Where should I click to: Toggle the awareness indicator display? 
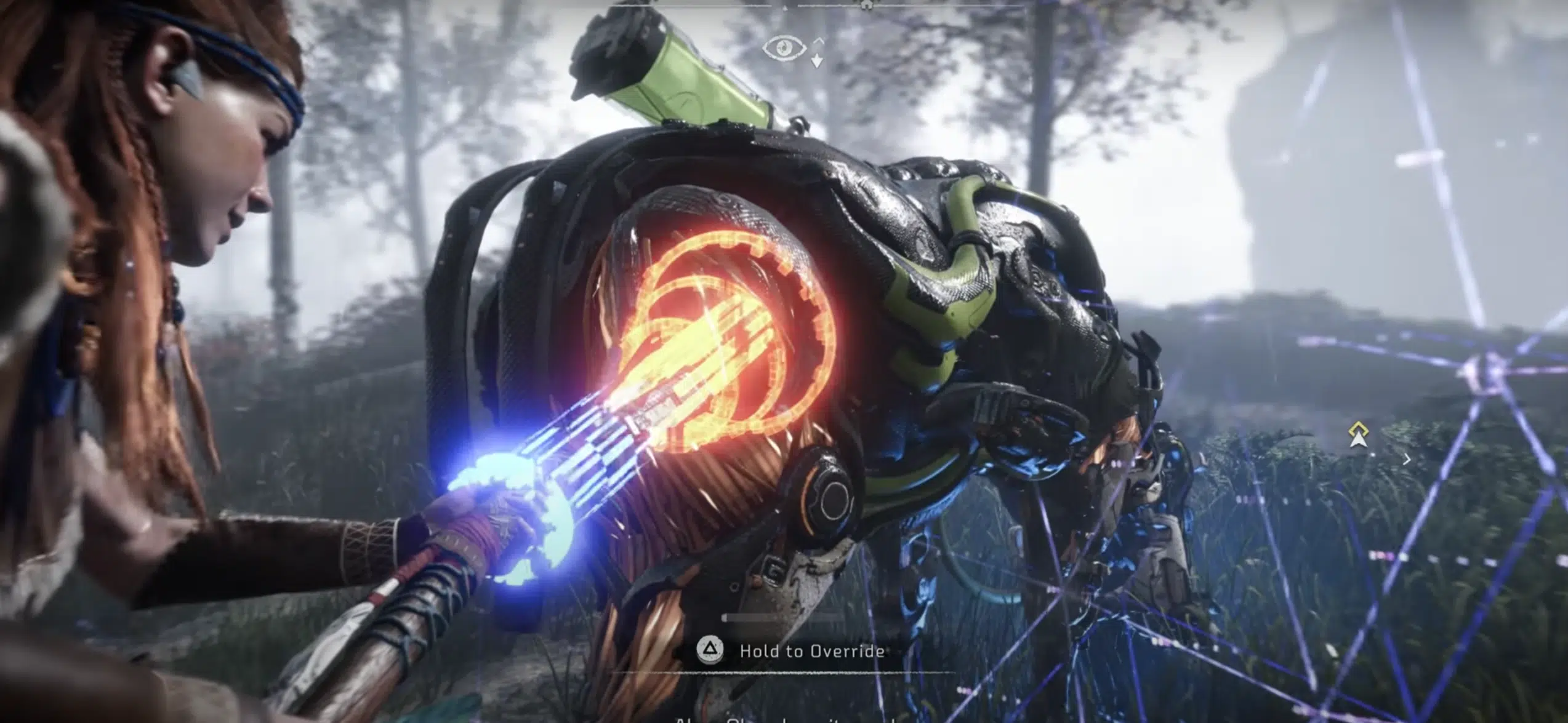[x=784, y=47]
